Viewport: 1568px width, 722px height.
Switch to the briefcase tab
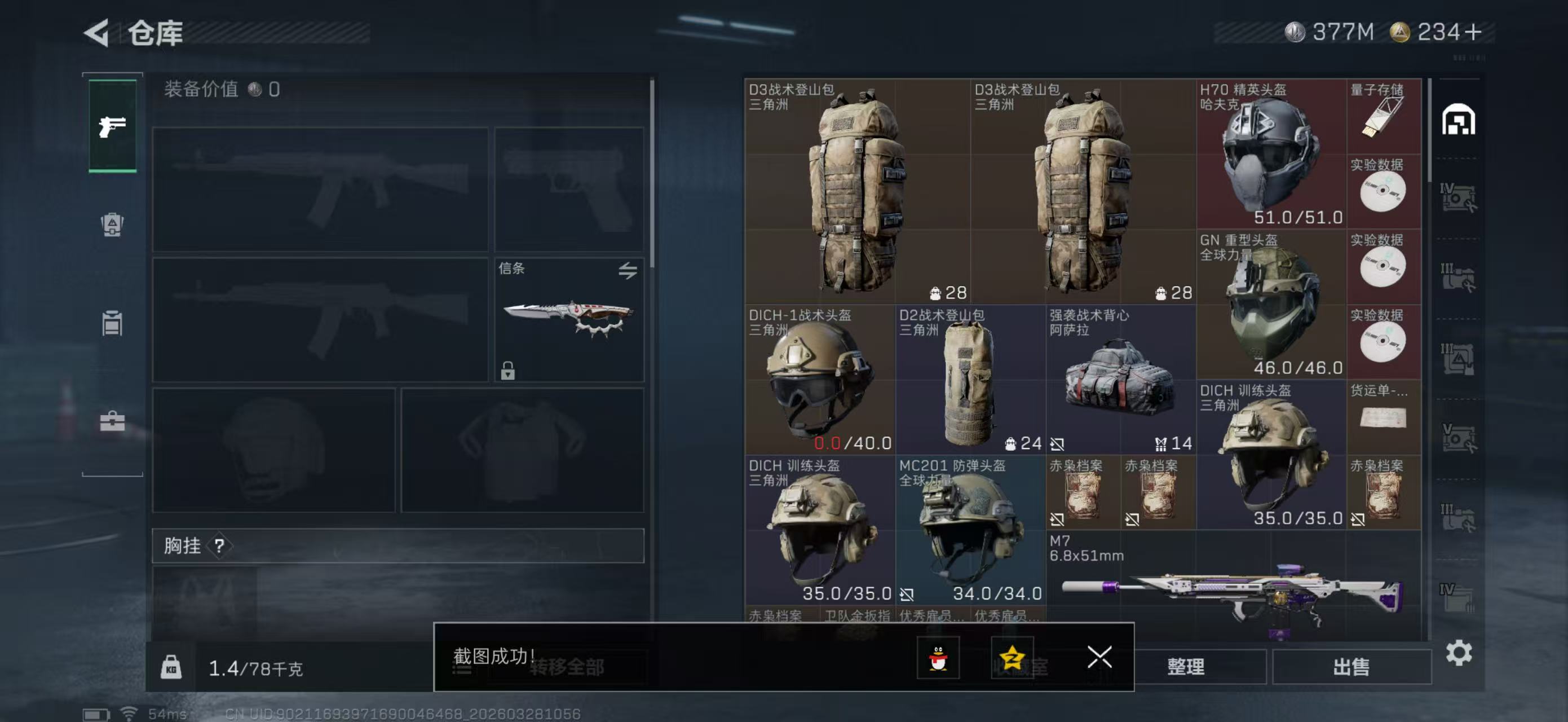coord(113,421)
